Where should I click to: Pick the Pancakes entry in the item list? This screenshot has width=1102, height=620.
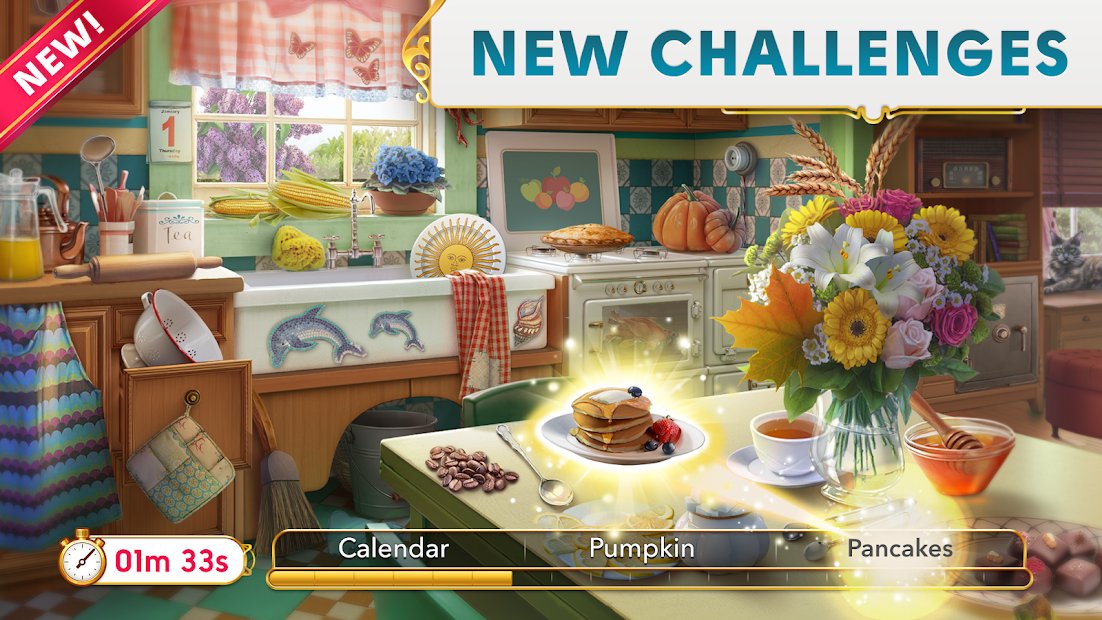pyautogui.click(x=899, y=548)
